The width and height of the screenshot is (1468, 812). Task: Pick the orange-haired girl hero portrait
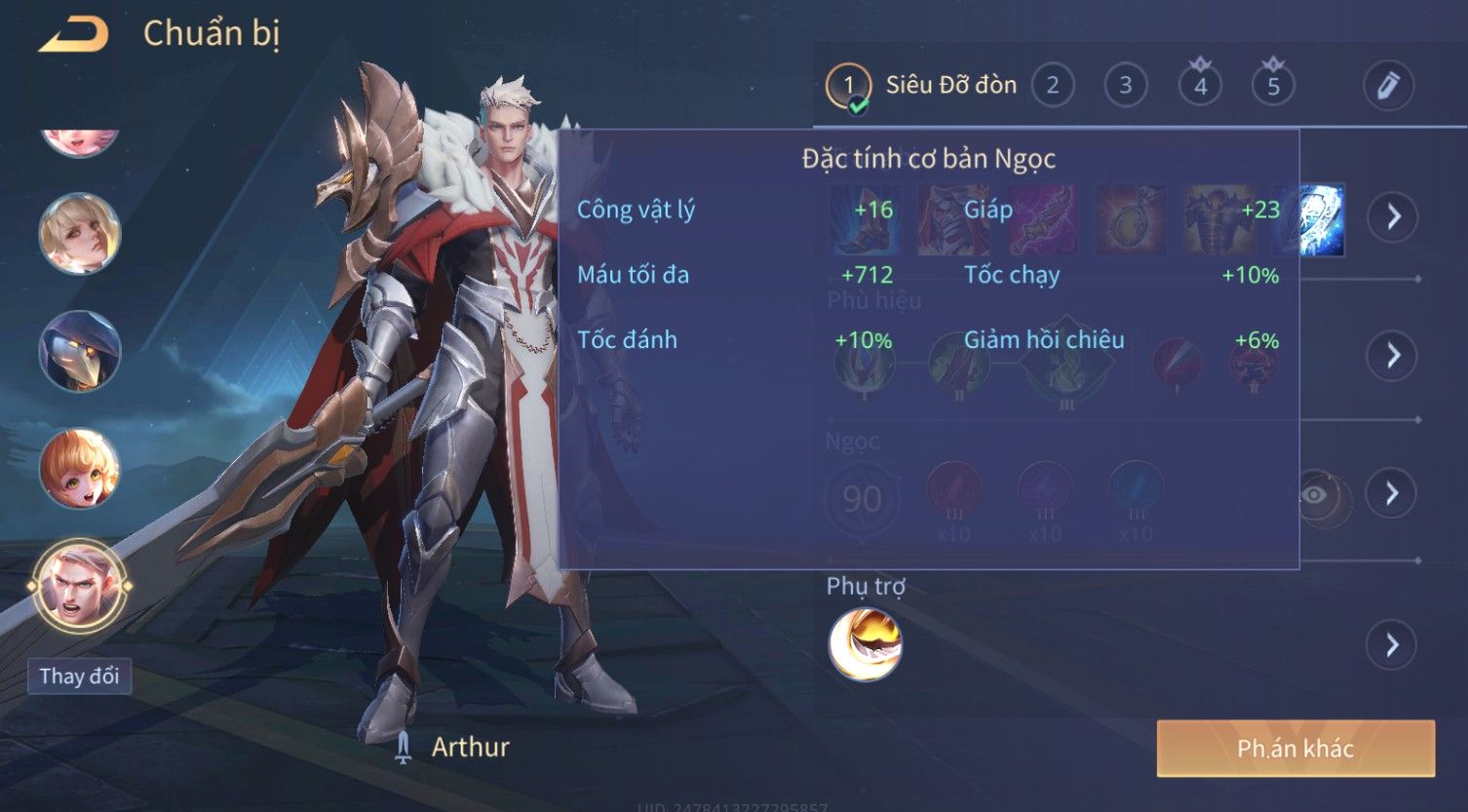coord(79,470)
